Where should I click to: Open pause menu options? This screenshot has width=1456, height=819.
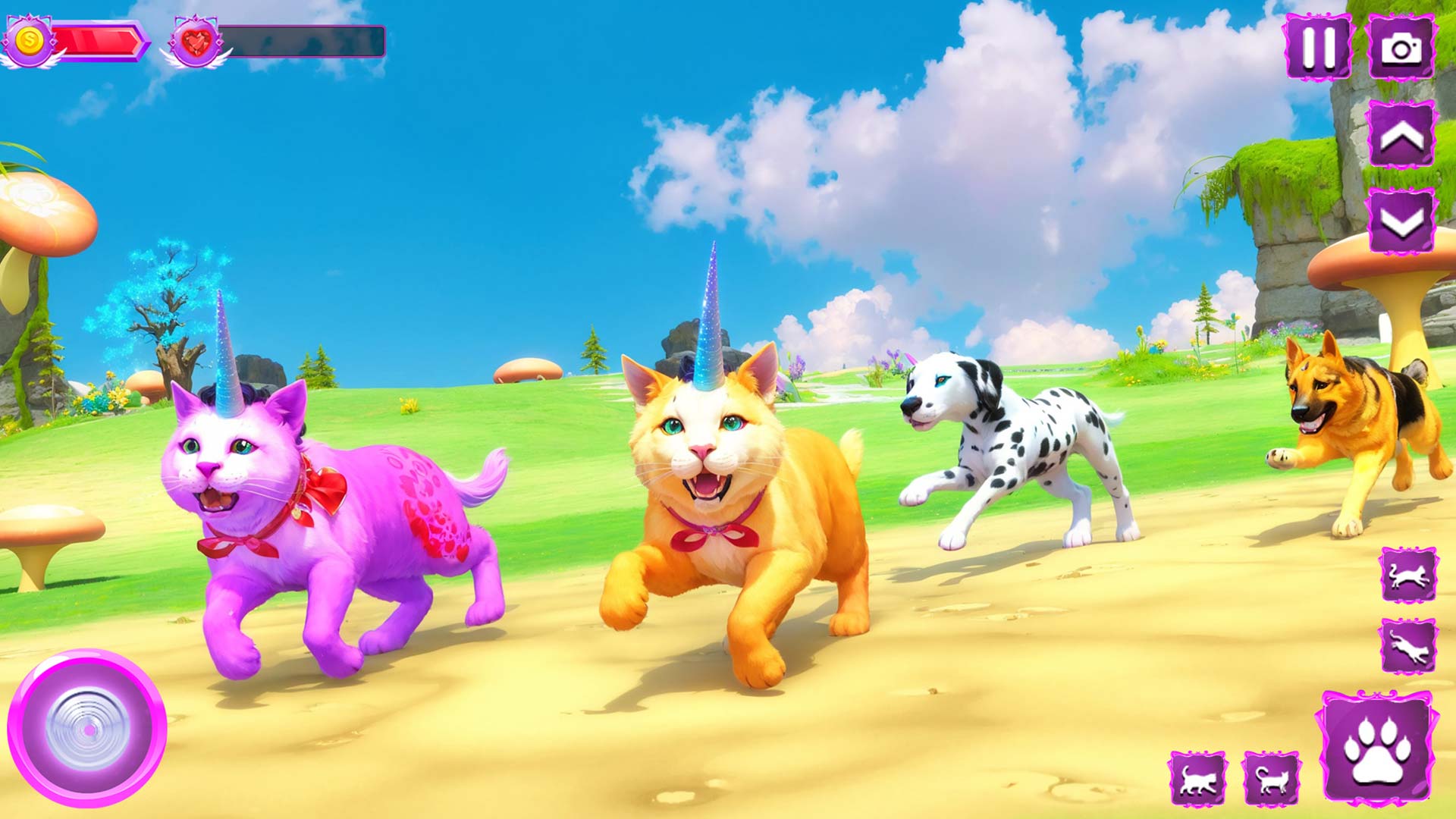point(1317,47)
